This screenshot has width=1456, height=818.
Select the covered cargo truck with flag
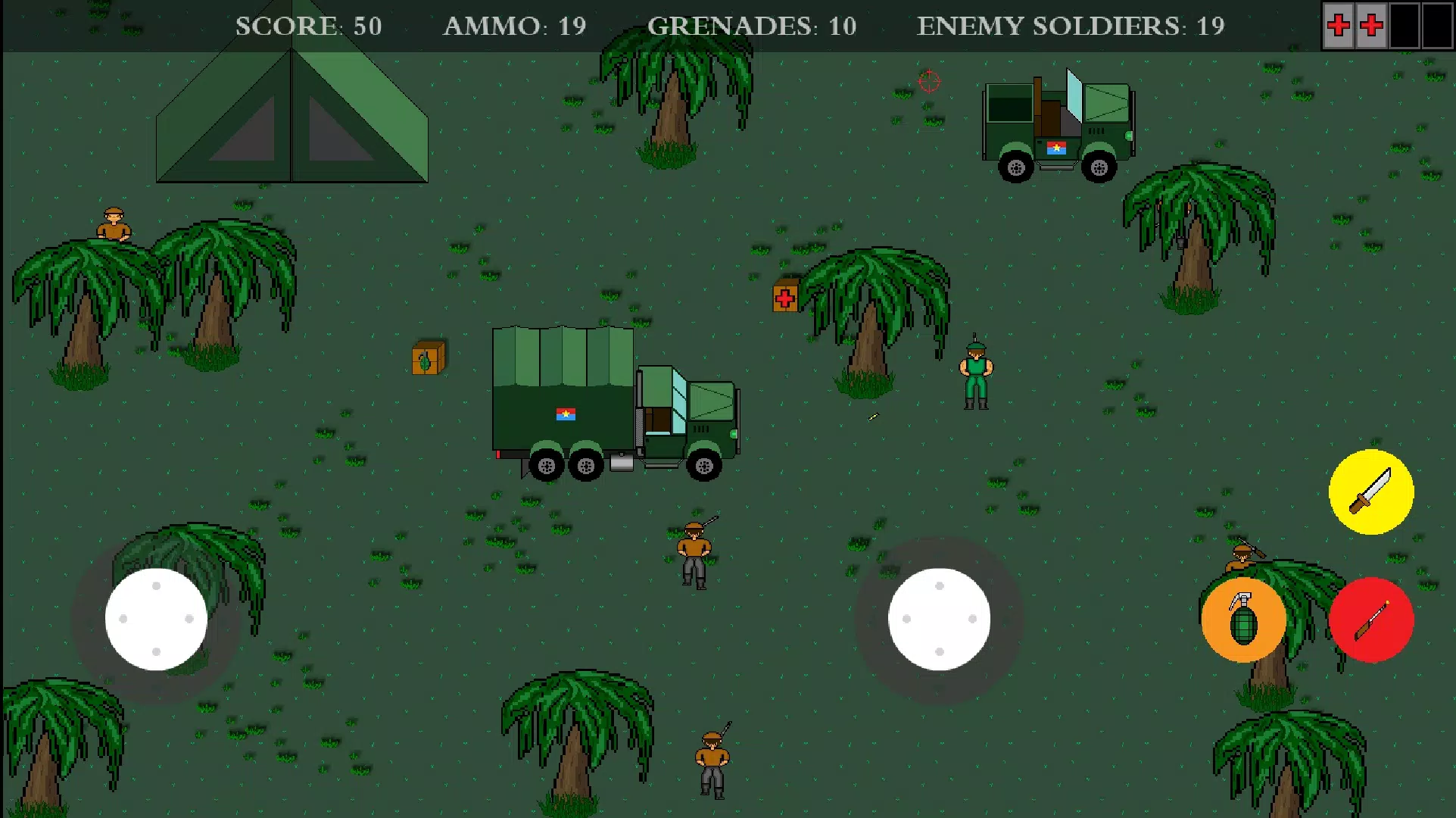(613, 401)
